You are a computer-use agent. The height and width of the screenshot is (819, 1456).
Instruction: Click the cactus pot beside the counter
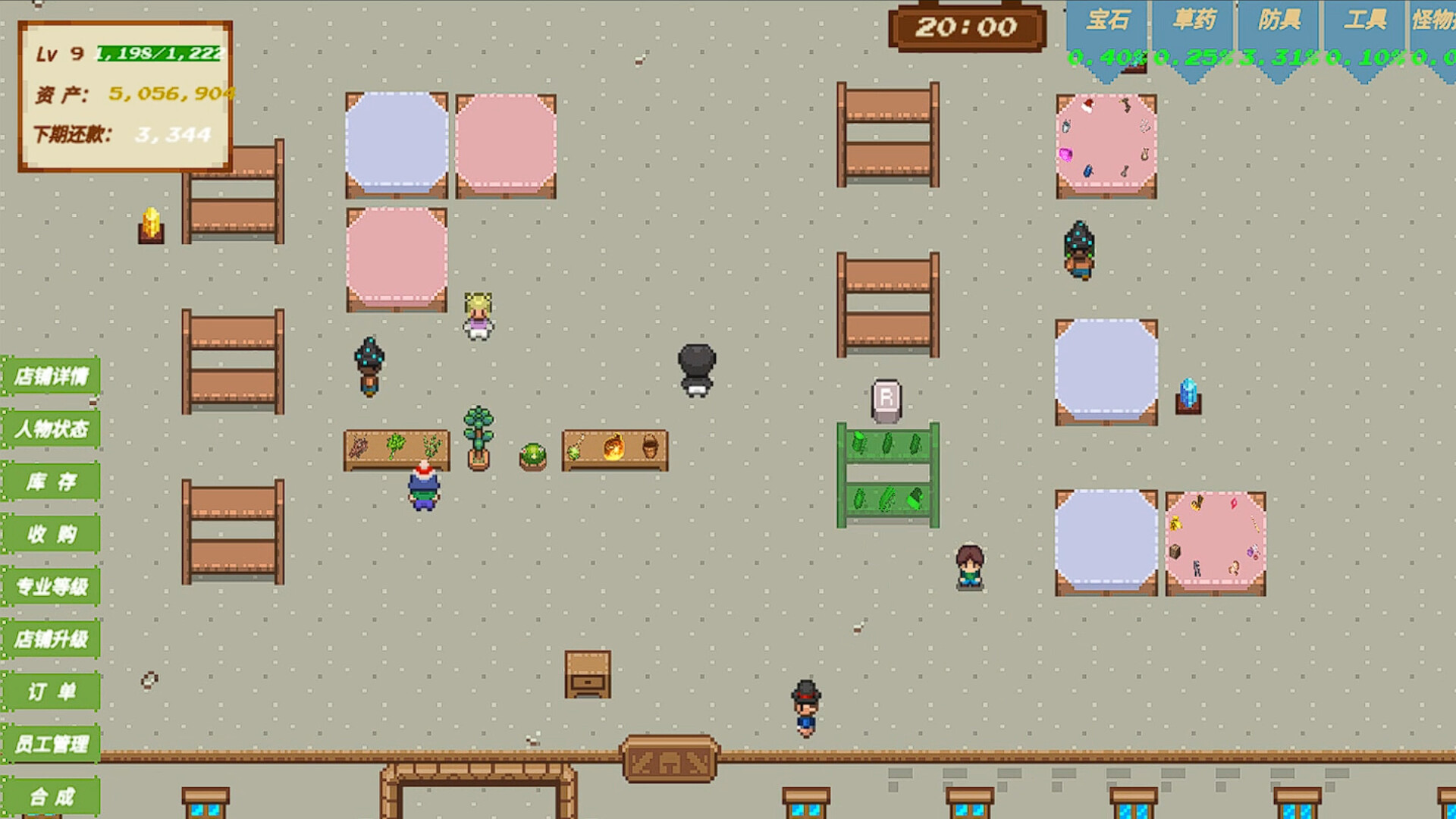click(x=533, y=456)
